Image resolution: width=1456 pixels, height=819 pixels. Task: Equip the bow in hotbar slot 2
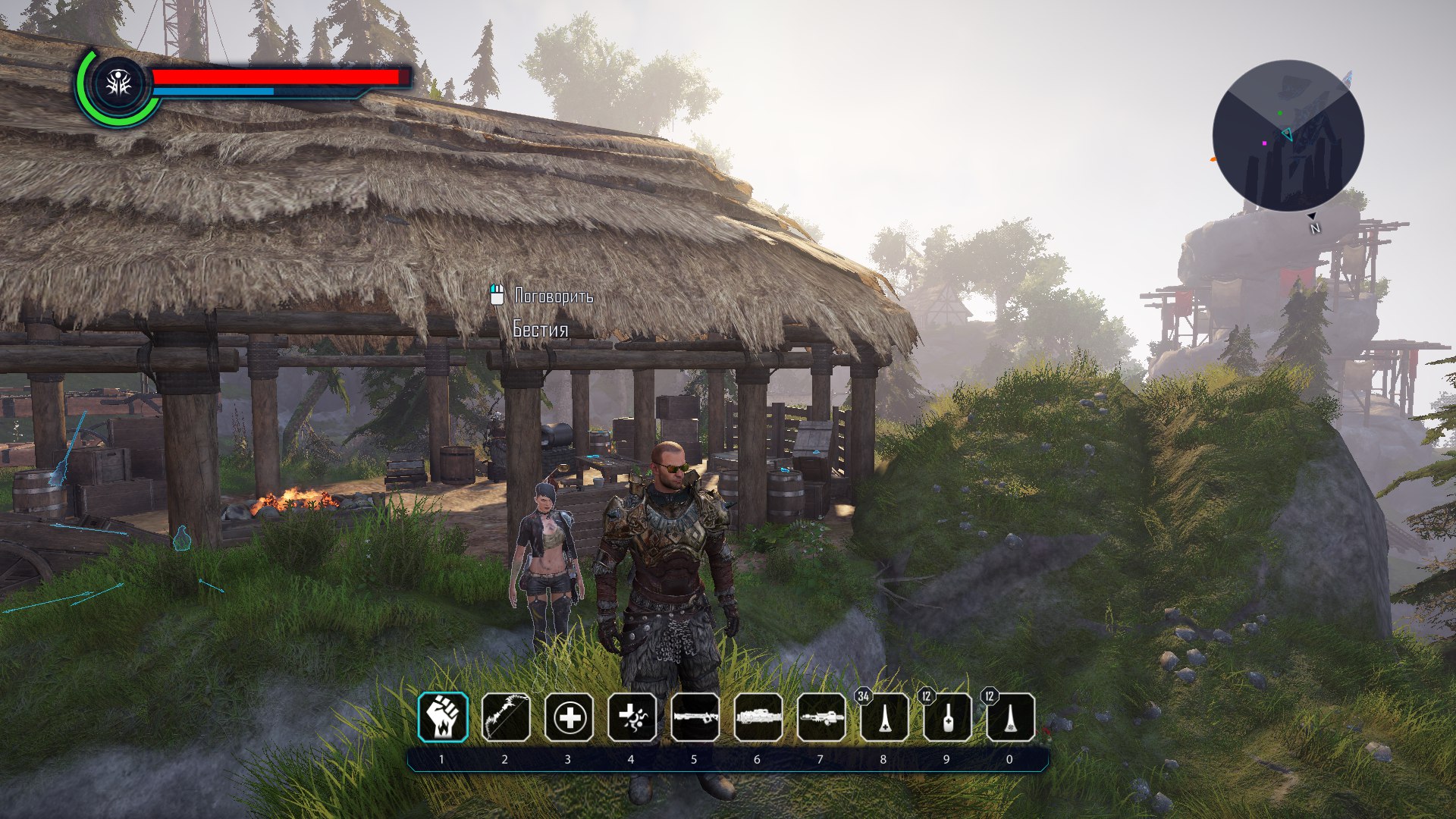[506, 717]
